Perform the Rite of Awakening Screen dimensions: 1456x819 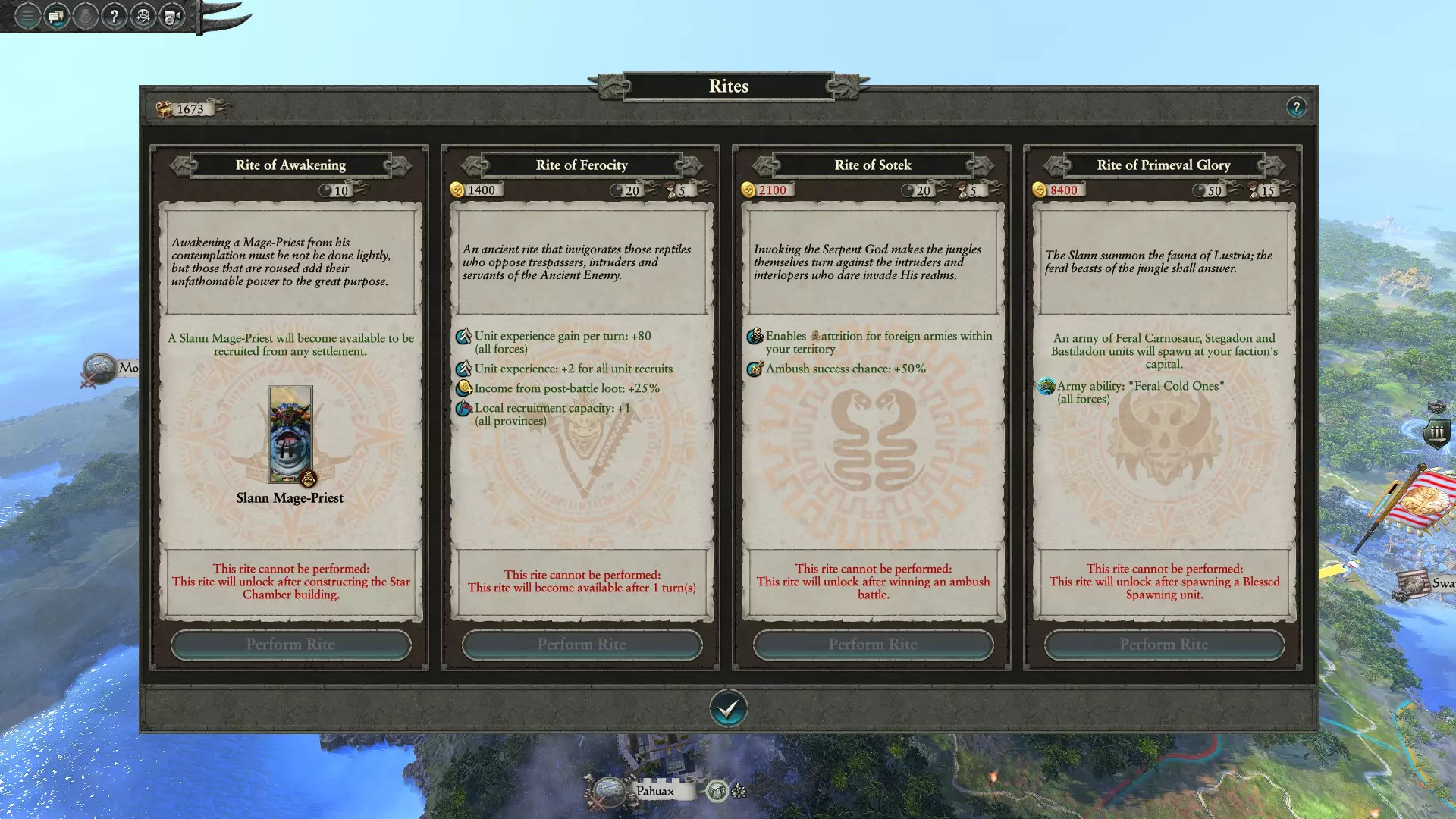tap(290, 645)
